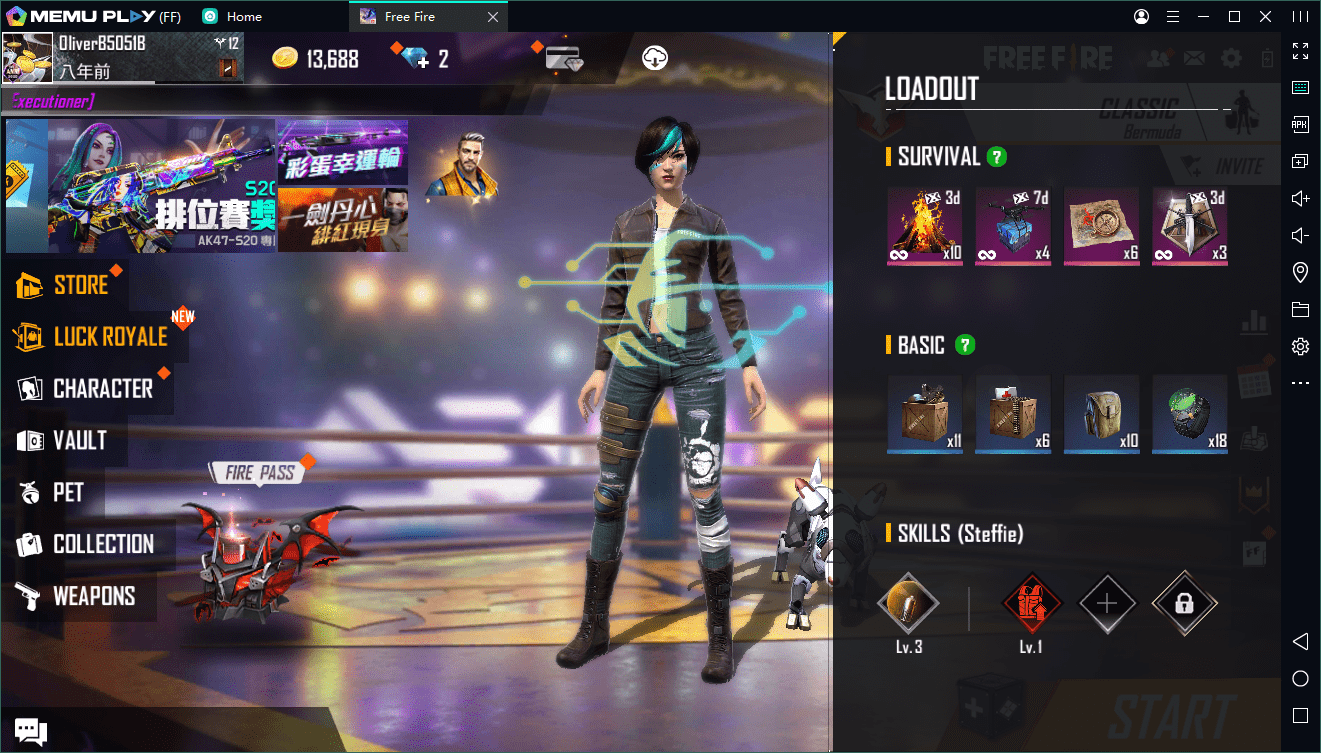Image resolution: width=1321 pixels, height=753 pixels.
Task: Select the green helmet basic item
Action: (x=1189, y=414)
